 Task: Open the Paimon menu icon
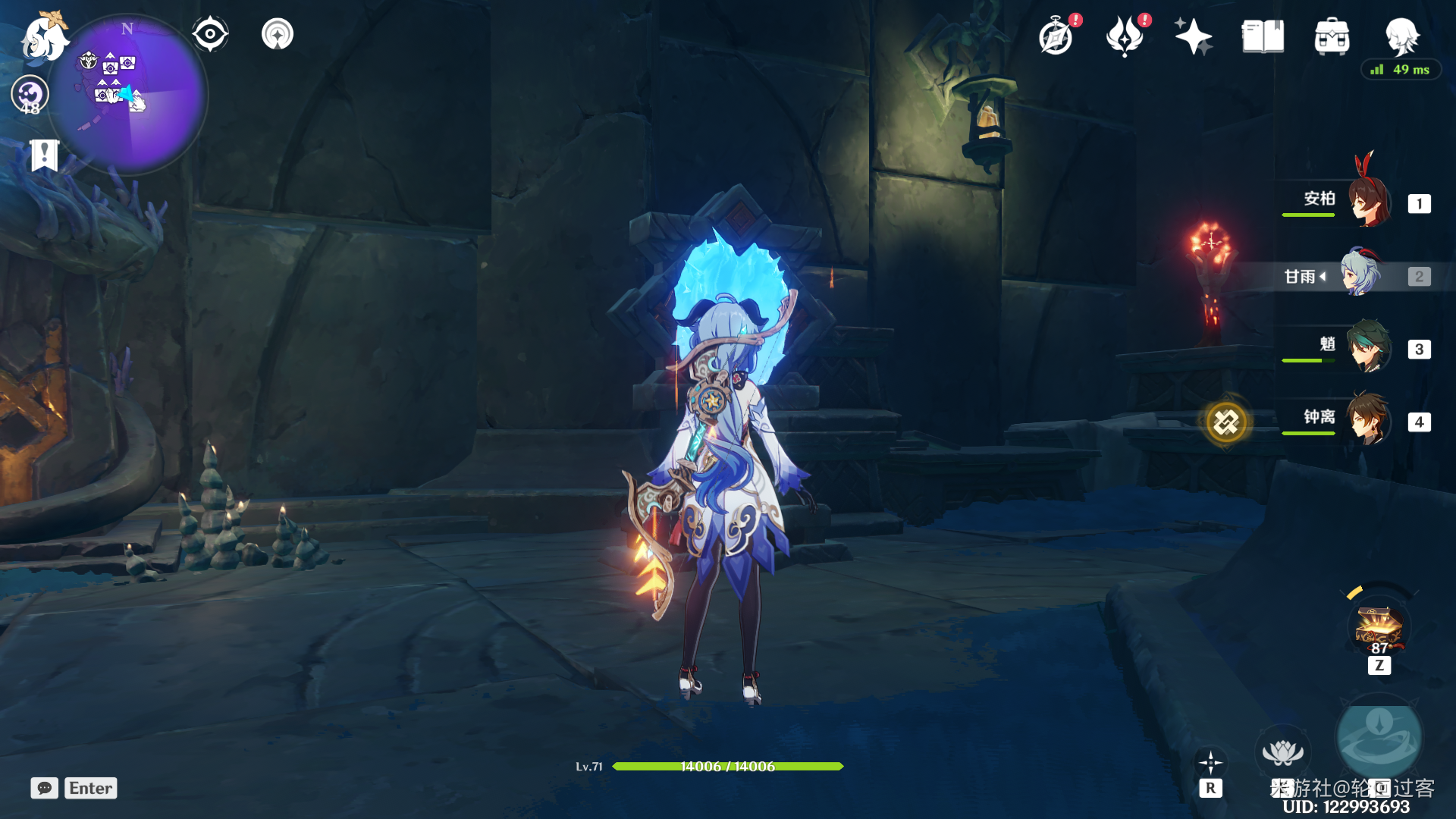click(x=44, y=38)
